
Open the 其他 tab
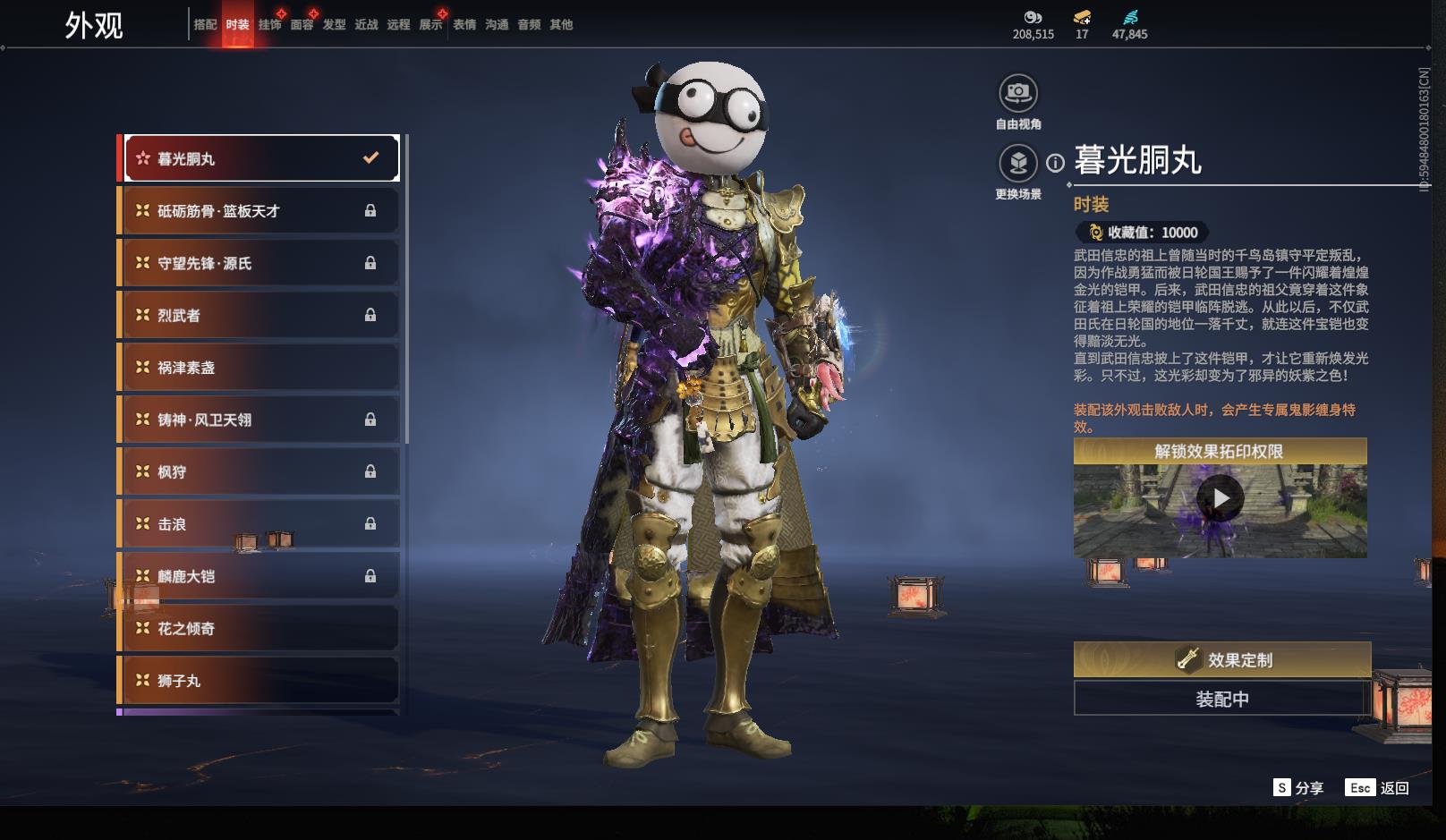(561, 25)
